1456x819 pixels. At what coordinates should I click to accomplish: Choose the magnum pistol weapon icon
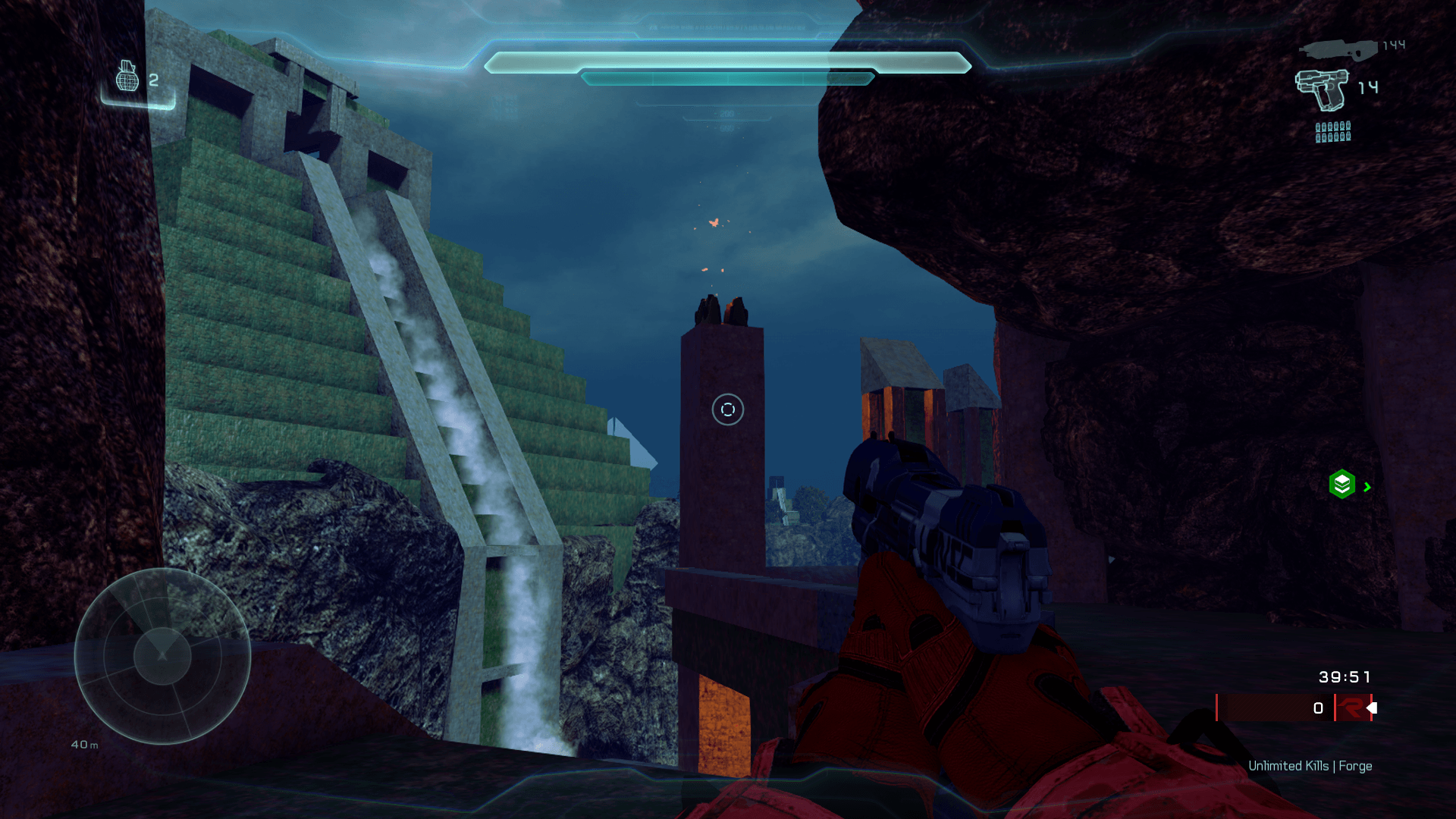tap(1323, 89)
